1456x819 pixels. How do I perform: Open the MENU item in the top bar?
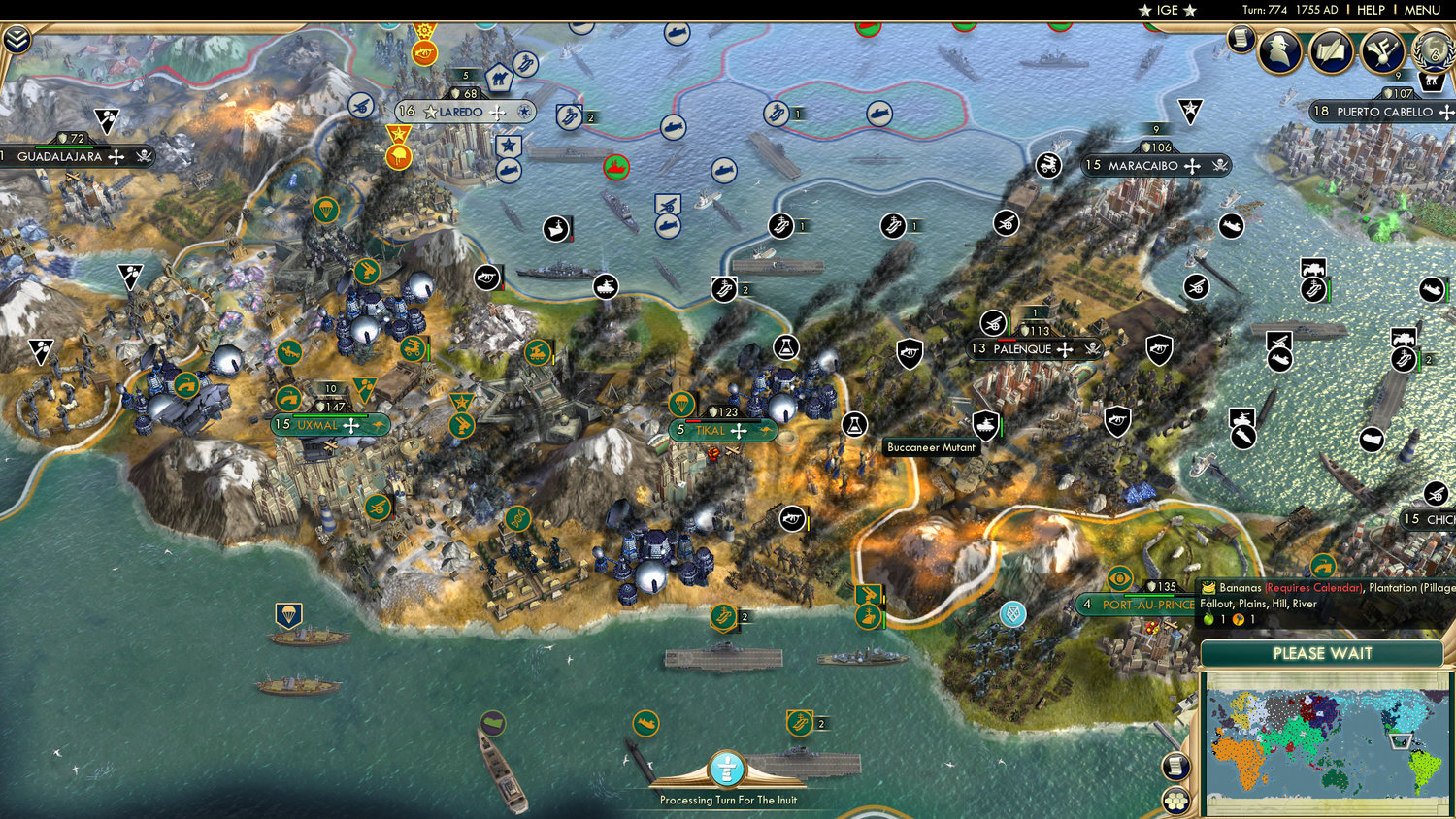pos(1422,11)
